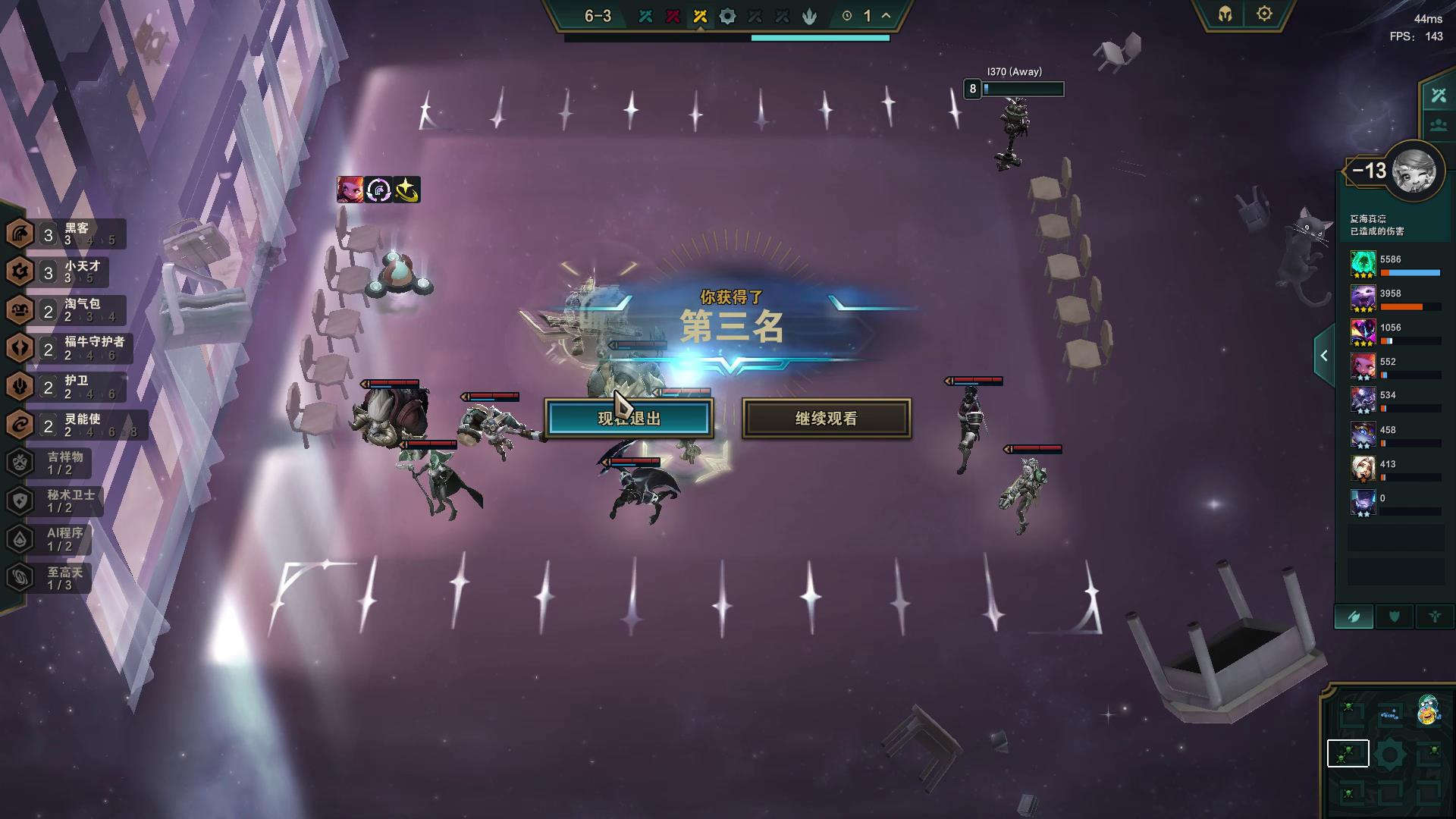Screen dimensions: 1456x819
Task: Open the players tab below the swords icon
Action: (1437, 124)
